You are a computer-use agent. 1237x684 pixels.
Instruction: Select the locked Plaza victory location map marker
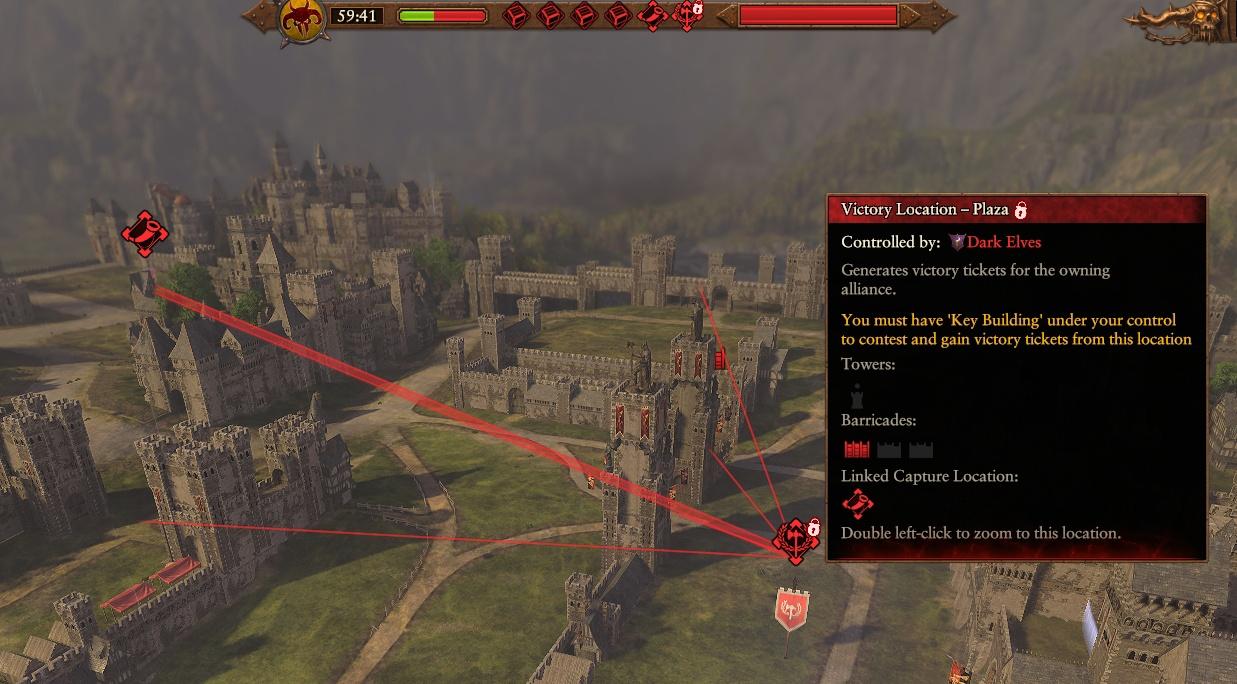pyautogui.click(x=796, y=539)
